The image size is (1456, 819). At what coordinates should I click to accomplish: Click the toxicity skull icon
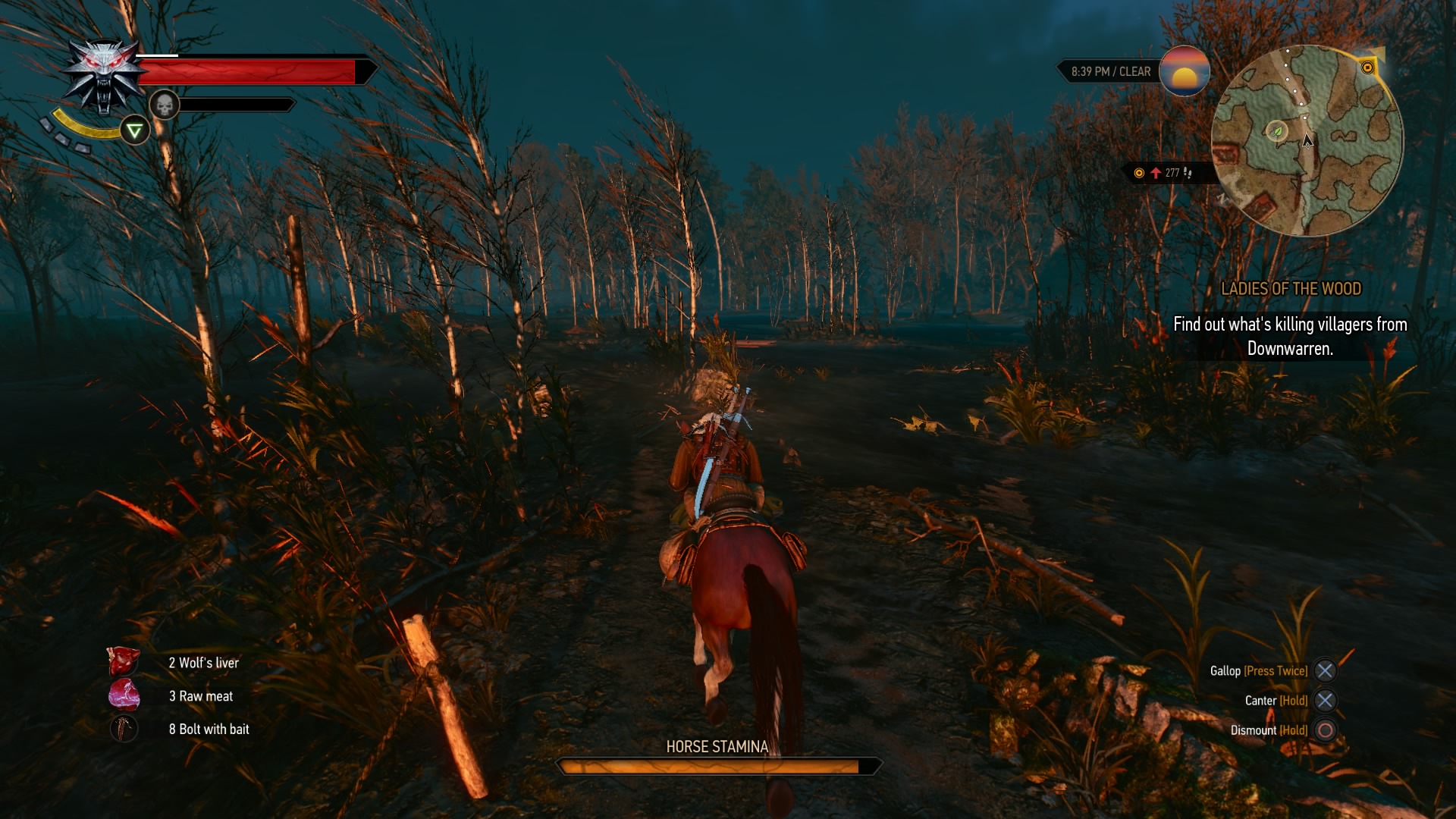click(x=164, y=105)
